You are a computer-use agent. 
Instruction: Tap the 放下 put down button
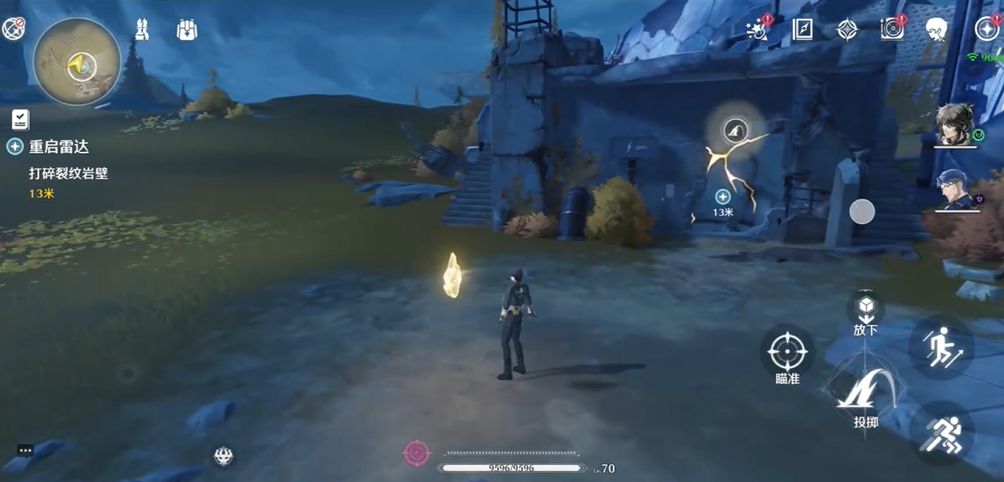tap(866, 308)
